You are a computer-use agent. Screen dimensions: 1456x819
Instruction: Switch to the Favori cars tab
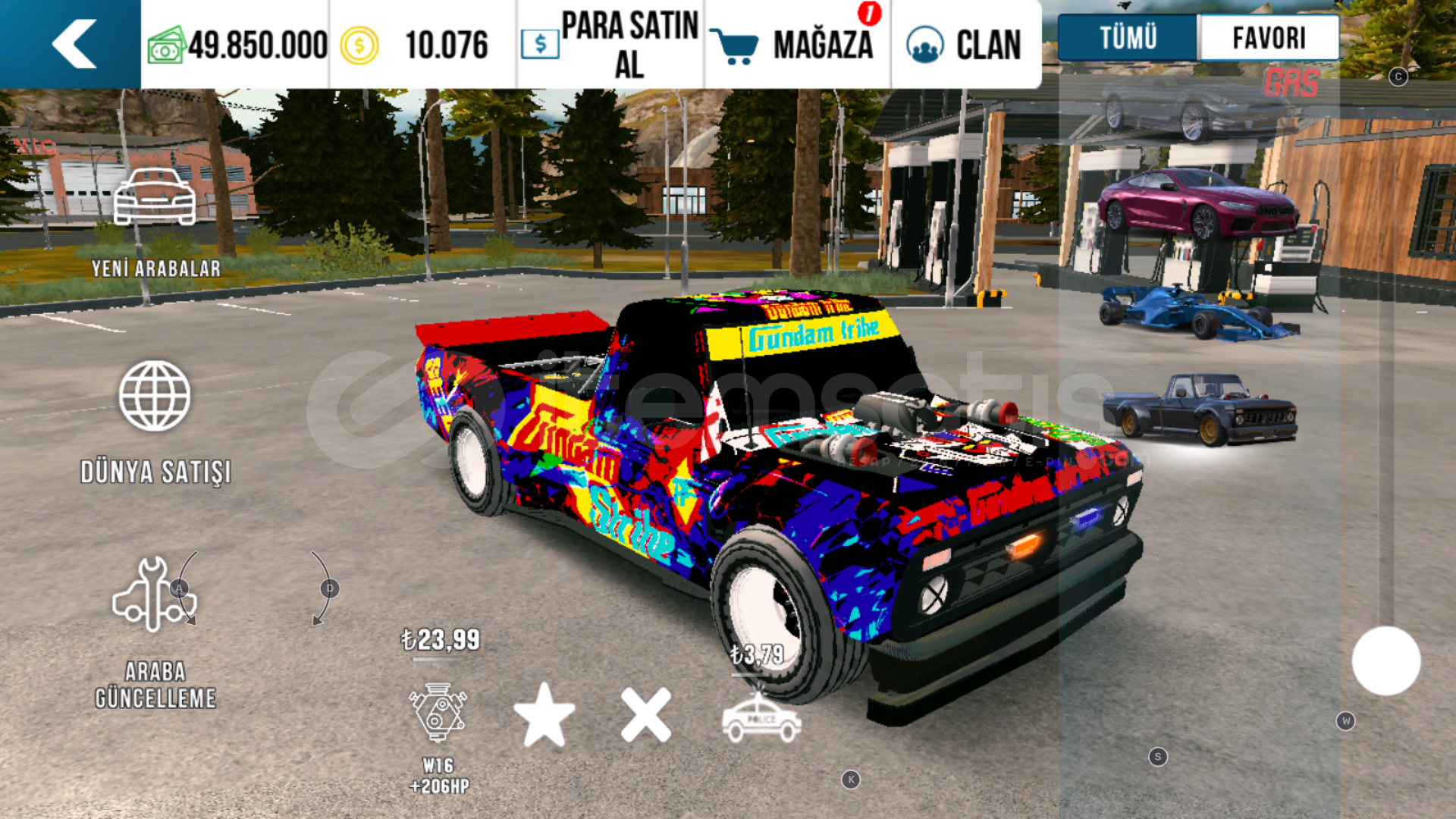(1269, 37)
